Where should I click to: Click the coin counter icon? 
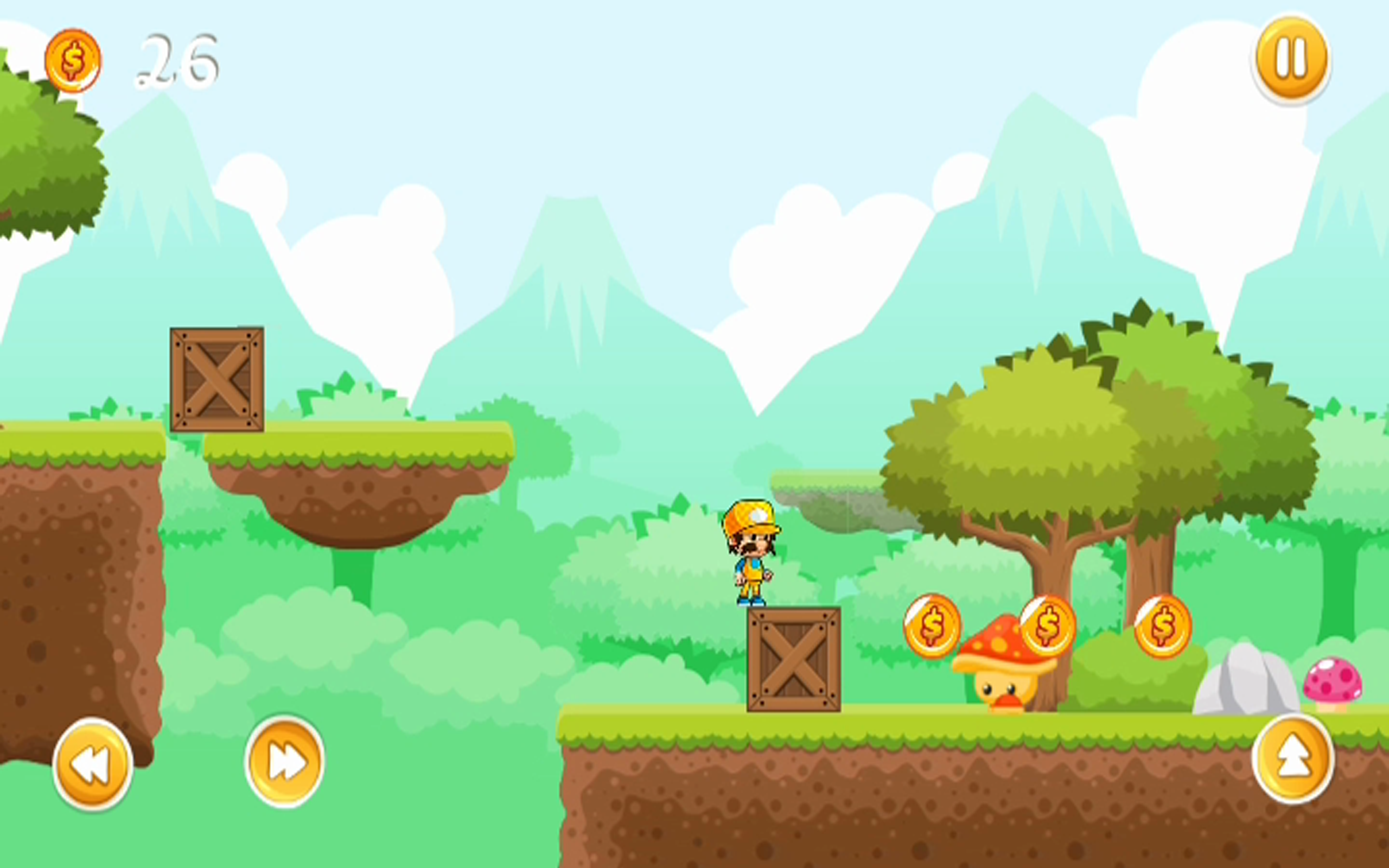[x=73, y=60]
